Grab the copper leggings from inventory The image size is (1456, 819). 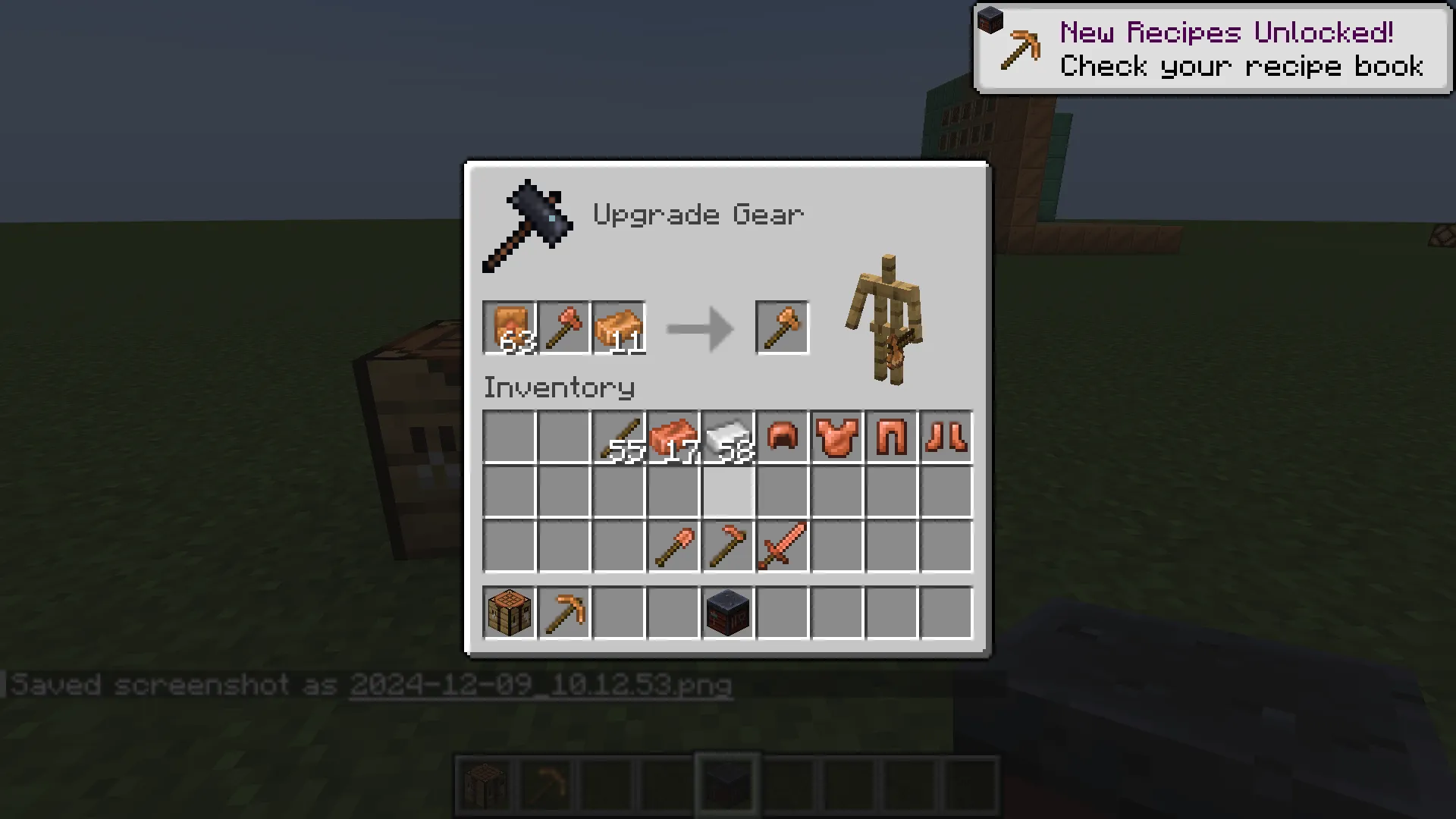pyautogui.click(x=891, y=438)
